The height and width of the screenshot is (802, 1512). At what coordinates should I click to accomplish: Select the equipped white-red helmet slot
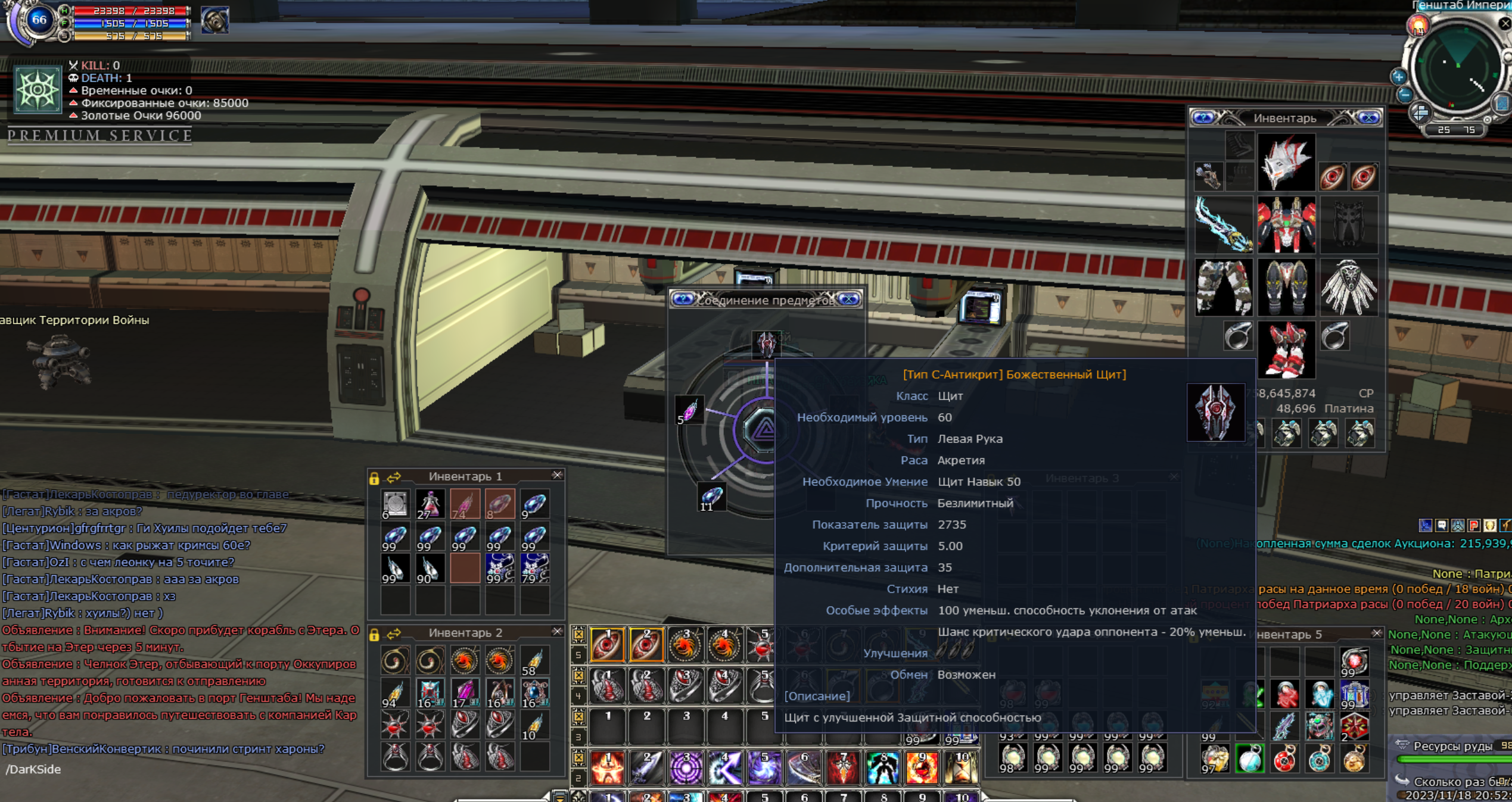[x=1286, y=163]
